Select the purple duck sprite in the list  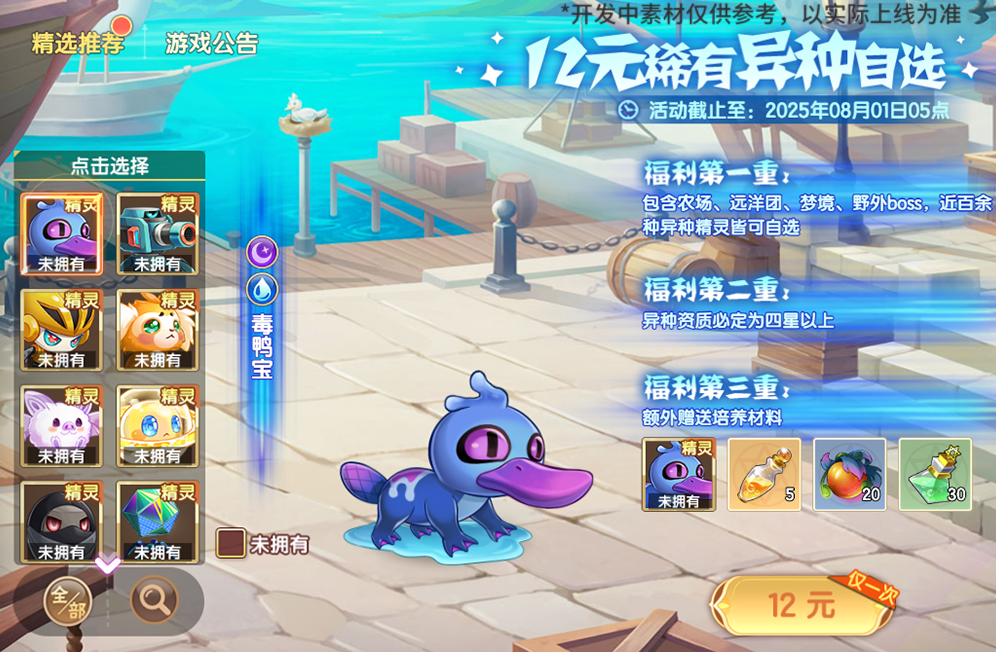(62, 233)
